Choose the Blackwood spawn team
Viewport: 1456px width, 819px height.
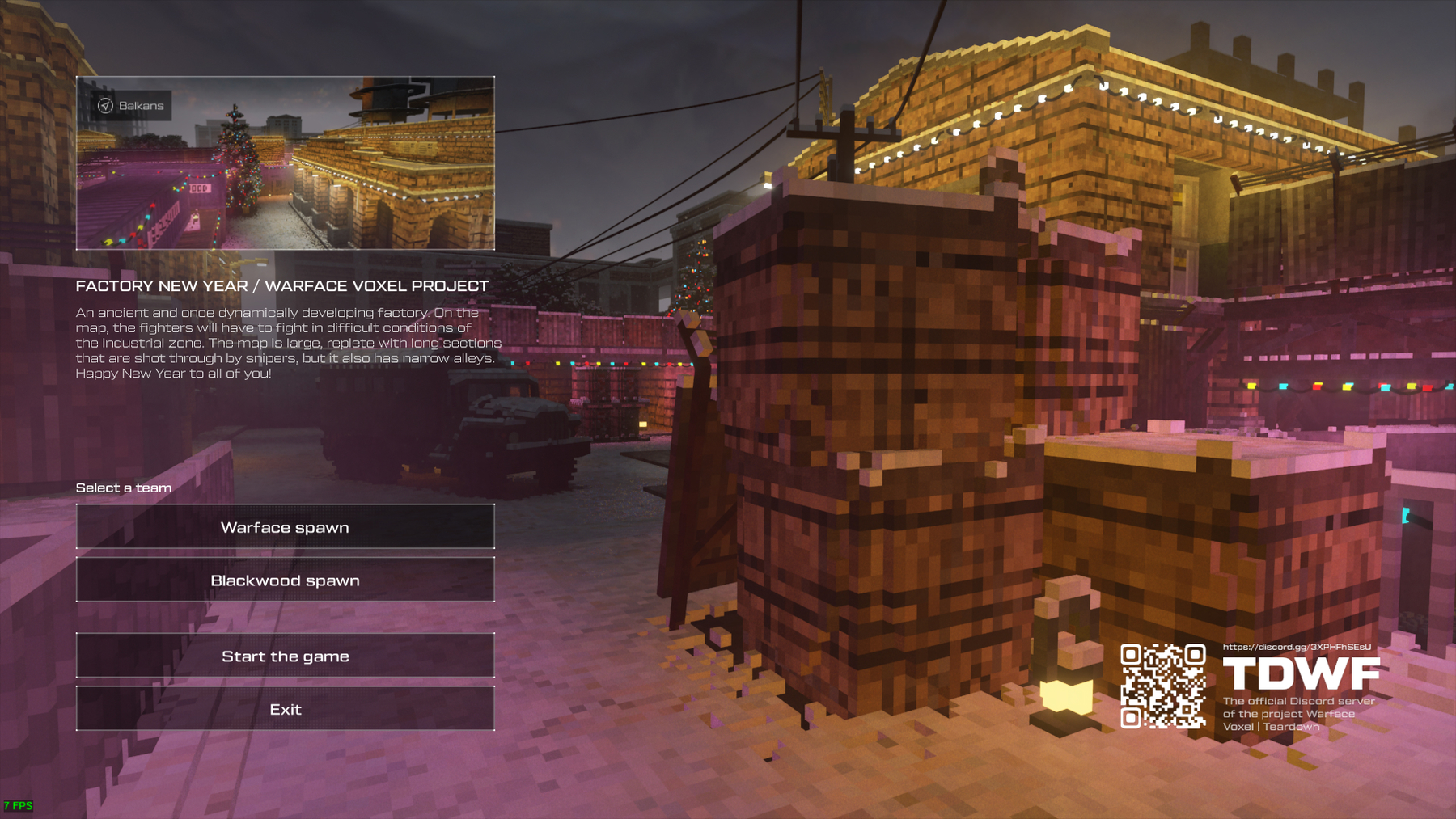(285, 580)
